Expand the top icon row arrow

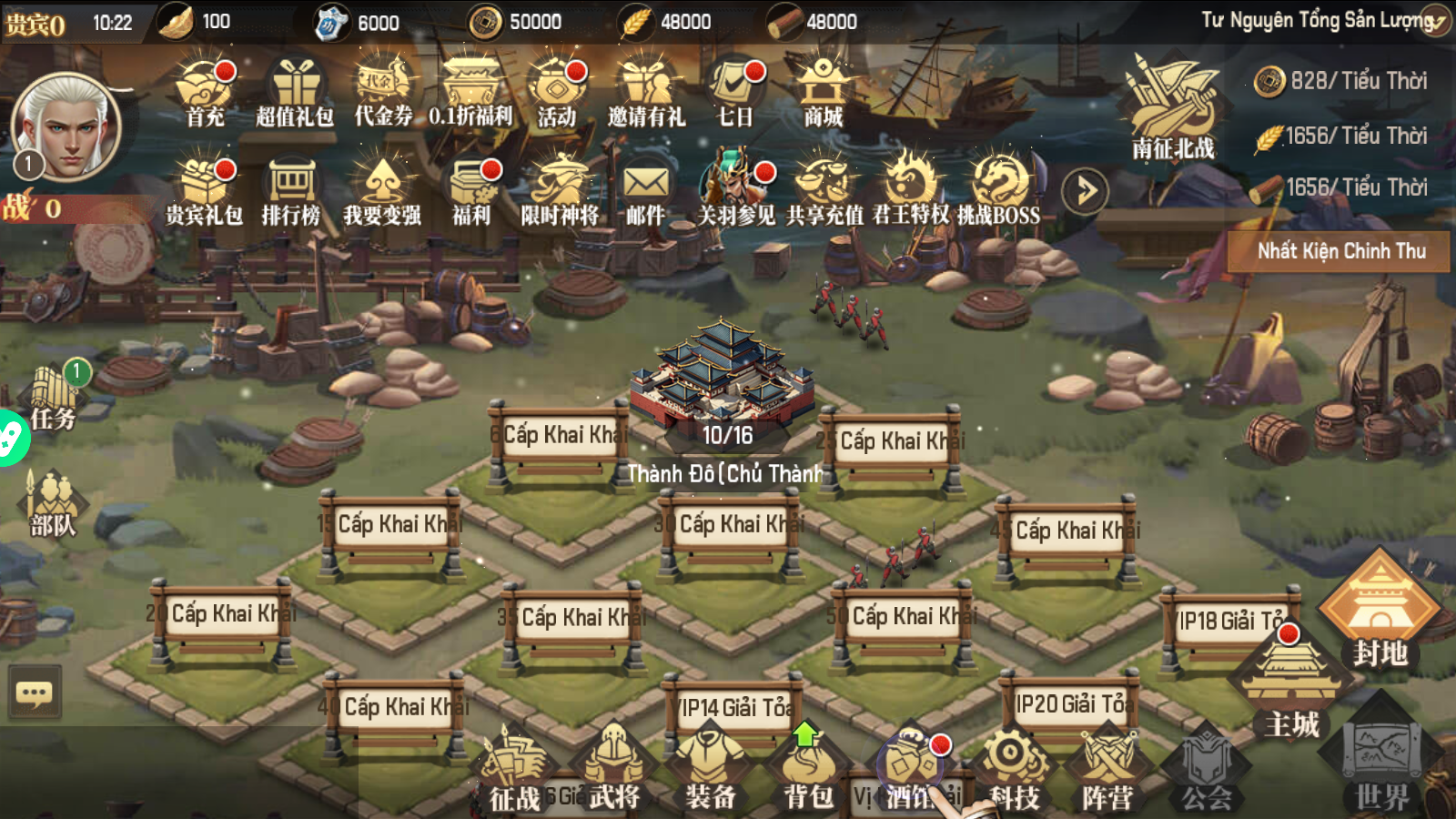[1085, 191]
